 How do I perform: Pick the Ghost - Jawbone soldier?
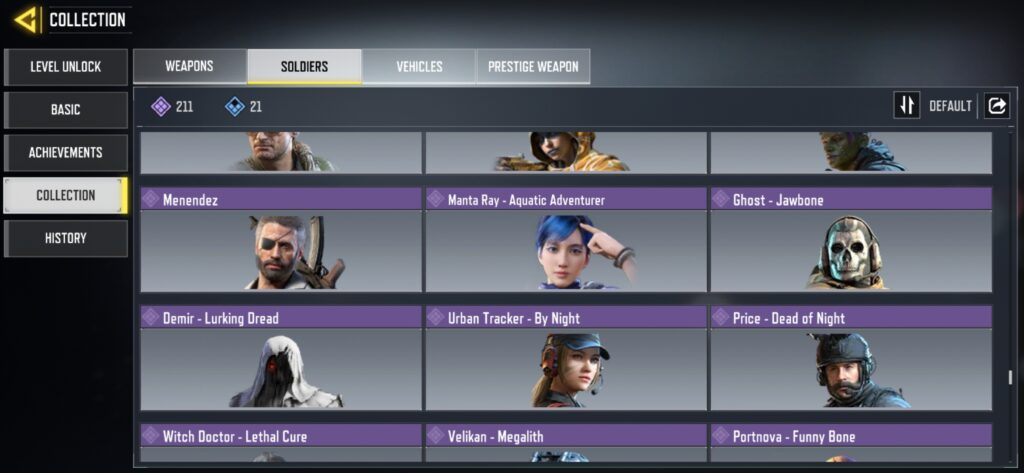(x=851, y=240)
